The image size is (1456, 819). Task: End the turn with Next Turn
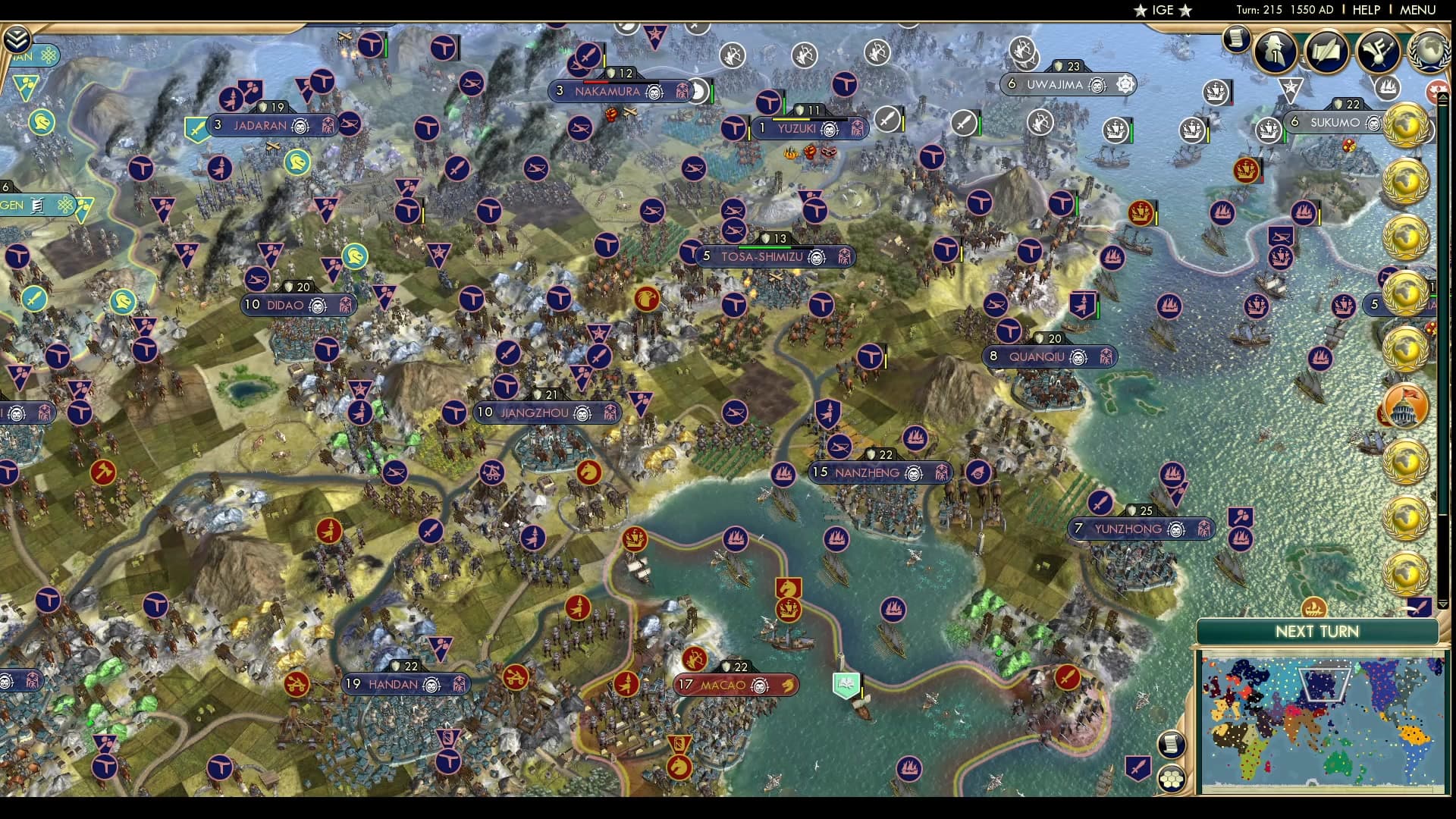click(x=1316, y=632)
